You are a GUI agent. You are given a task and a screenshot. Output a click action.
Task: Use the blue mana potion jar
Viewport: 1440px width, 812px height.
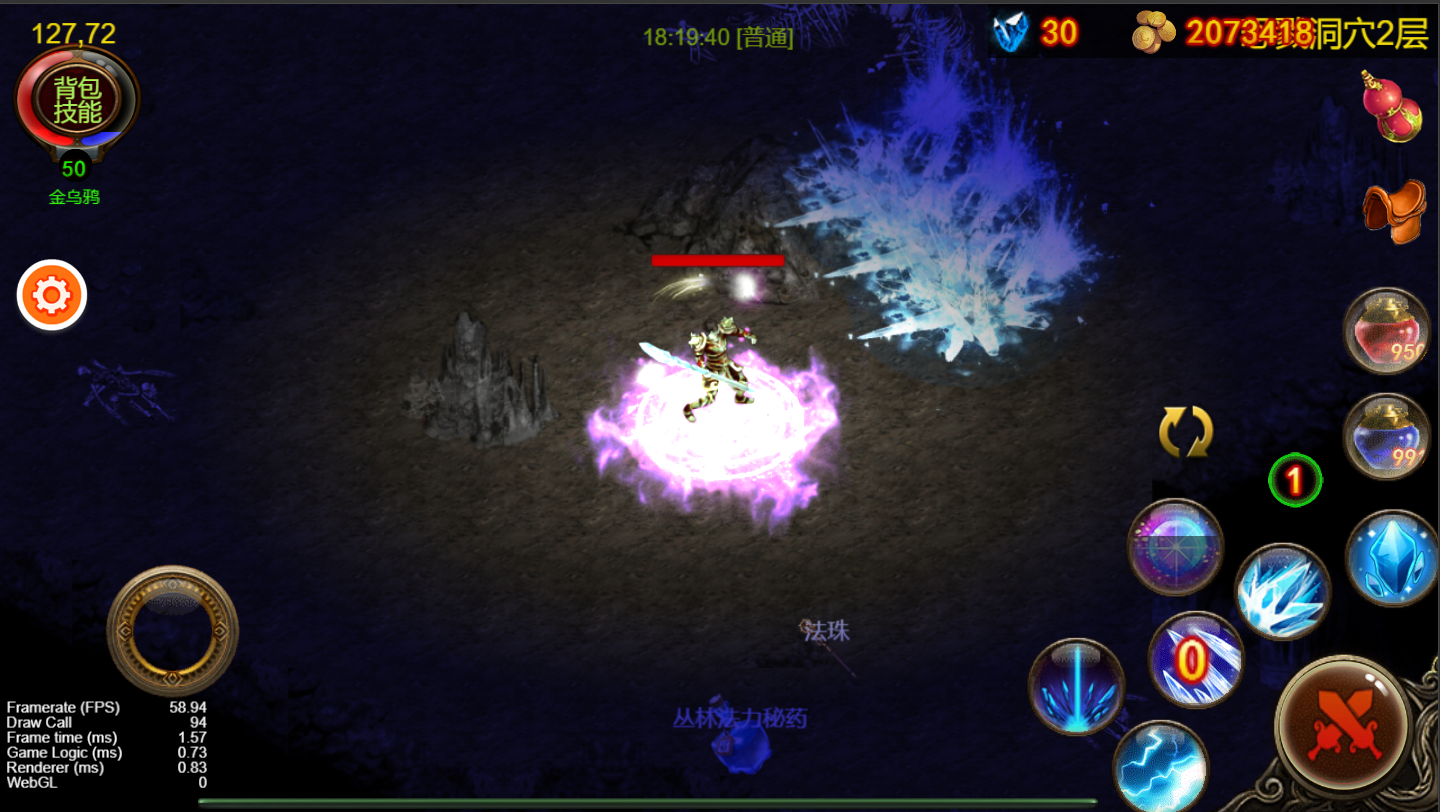click(1386, 437)
